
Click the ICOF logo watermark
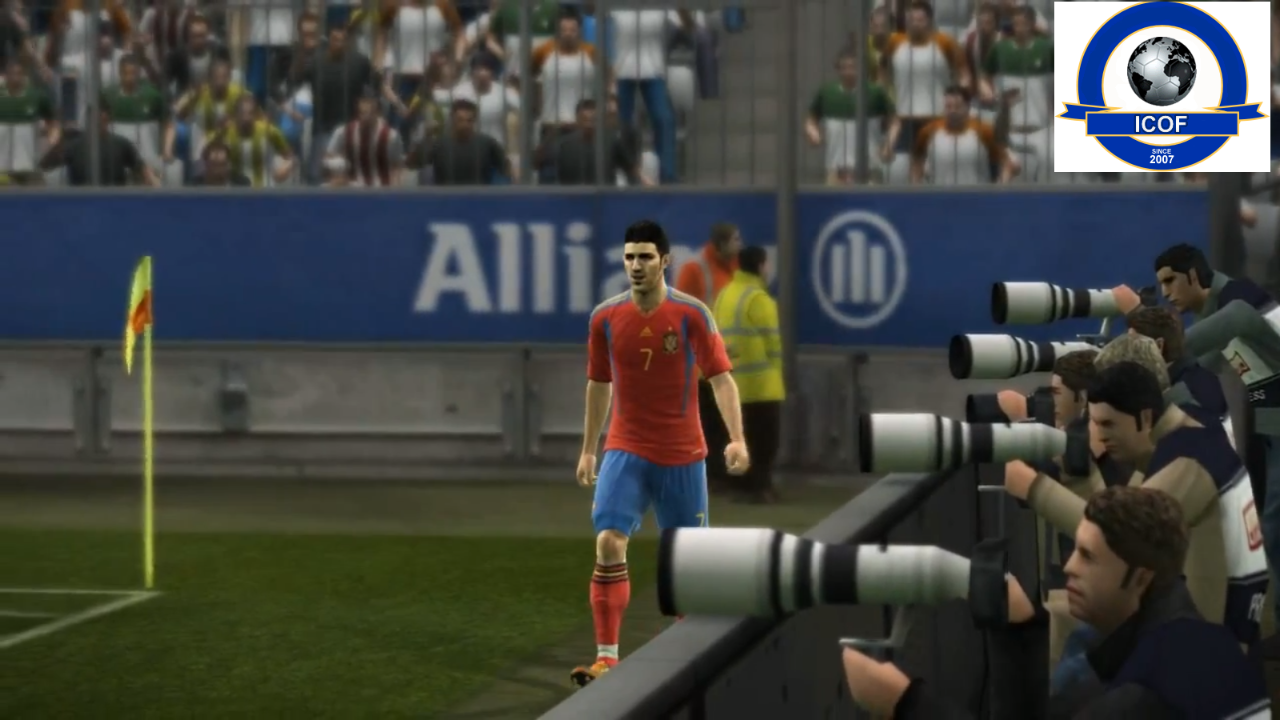1161,87
